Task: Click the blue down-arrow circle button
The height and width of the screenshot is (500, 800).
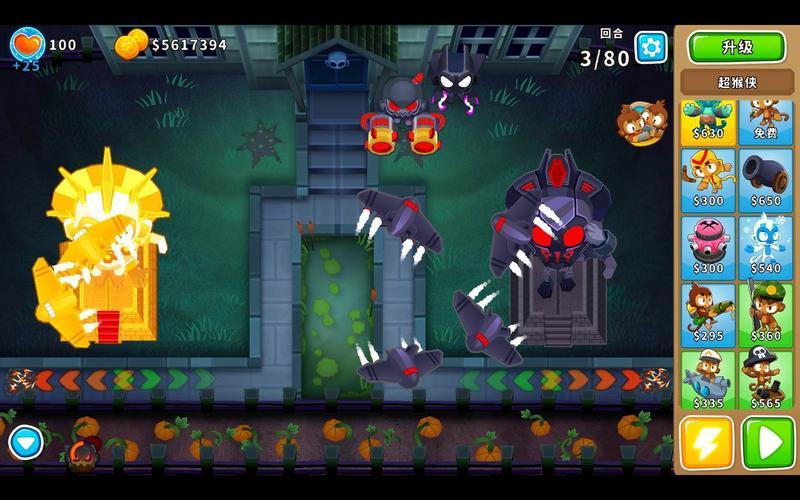Action: (x=26, y=441)
